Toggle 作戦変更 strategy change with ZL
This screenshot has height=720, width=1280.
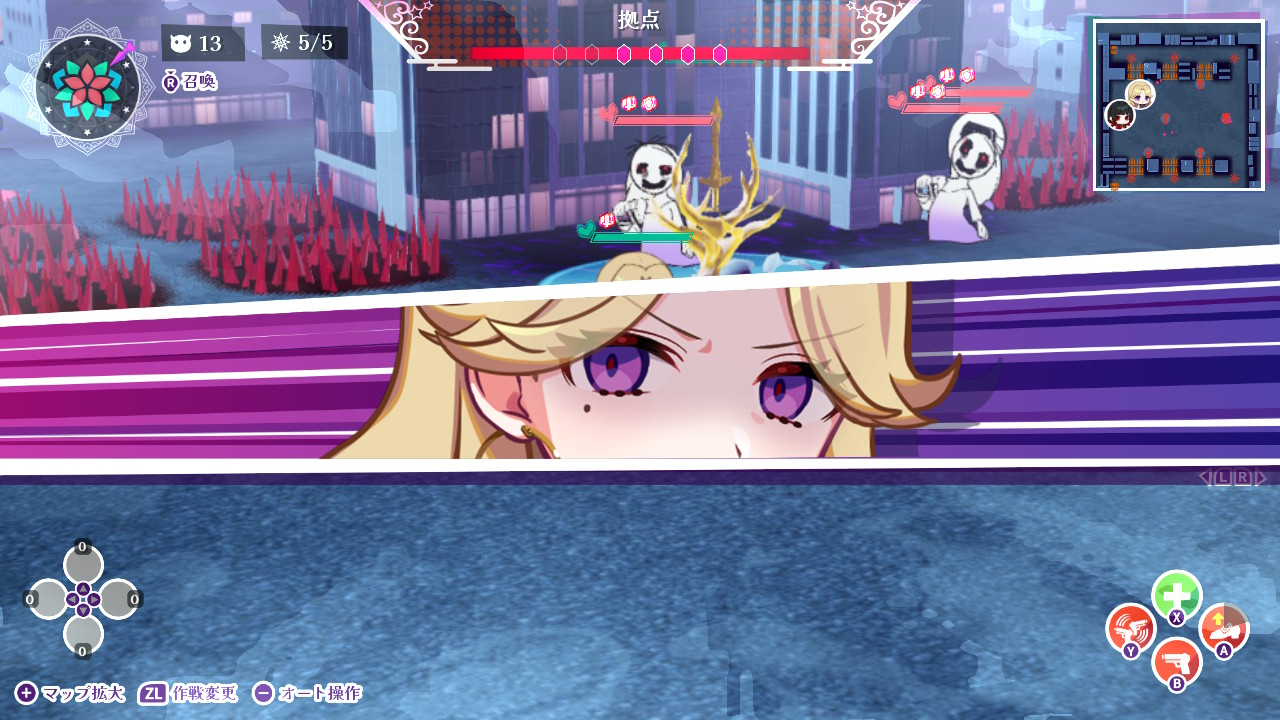point(190,691)
